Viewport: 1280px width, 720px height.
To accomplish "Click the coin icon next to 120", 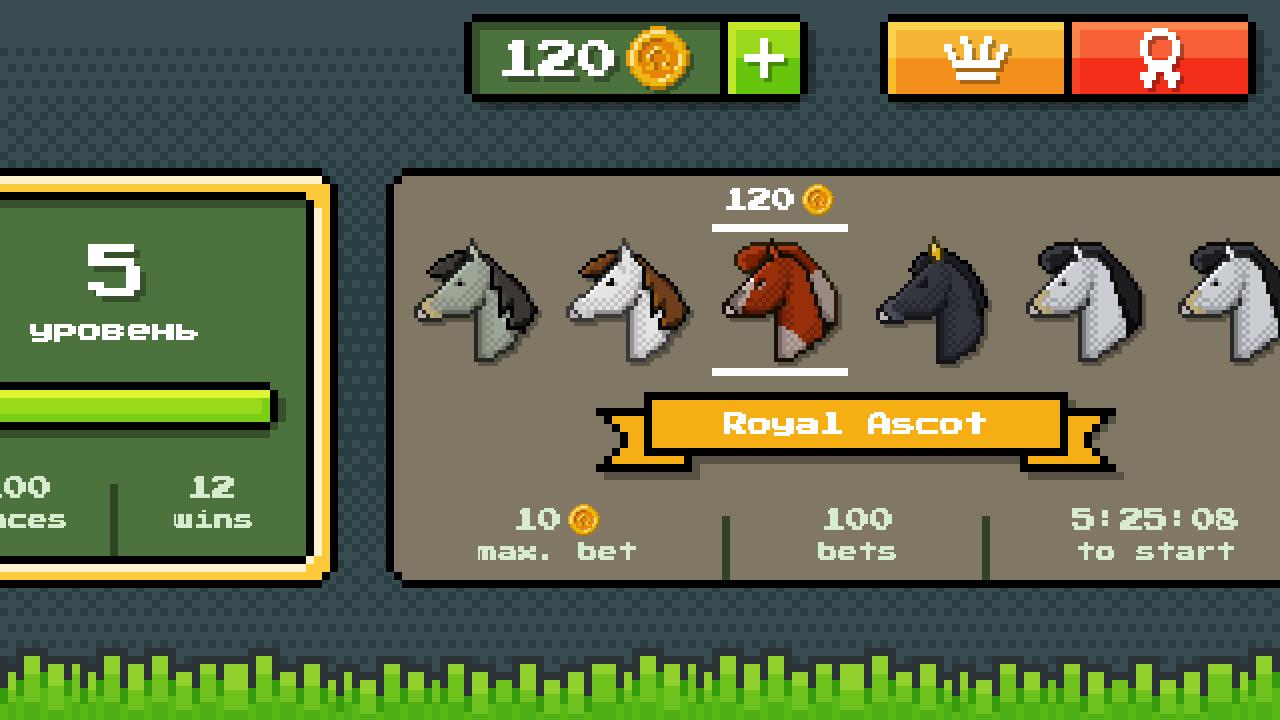I will tap(660, 57).
